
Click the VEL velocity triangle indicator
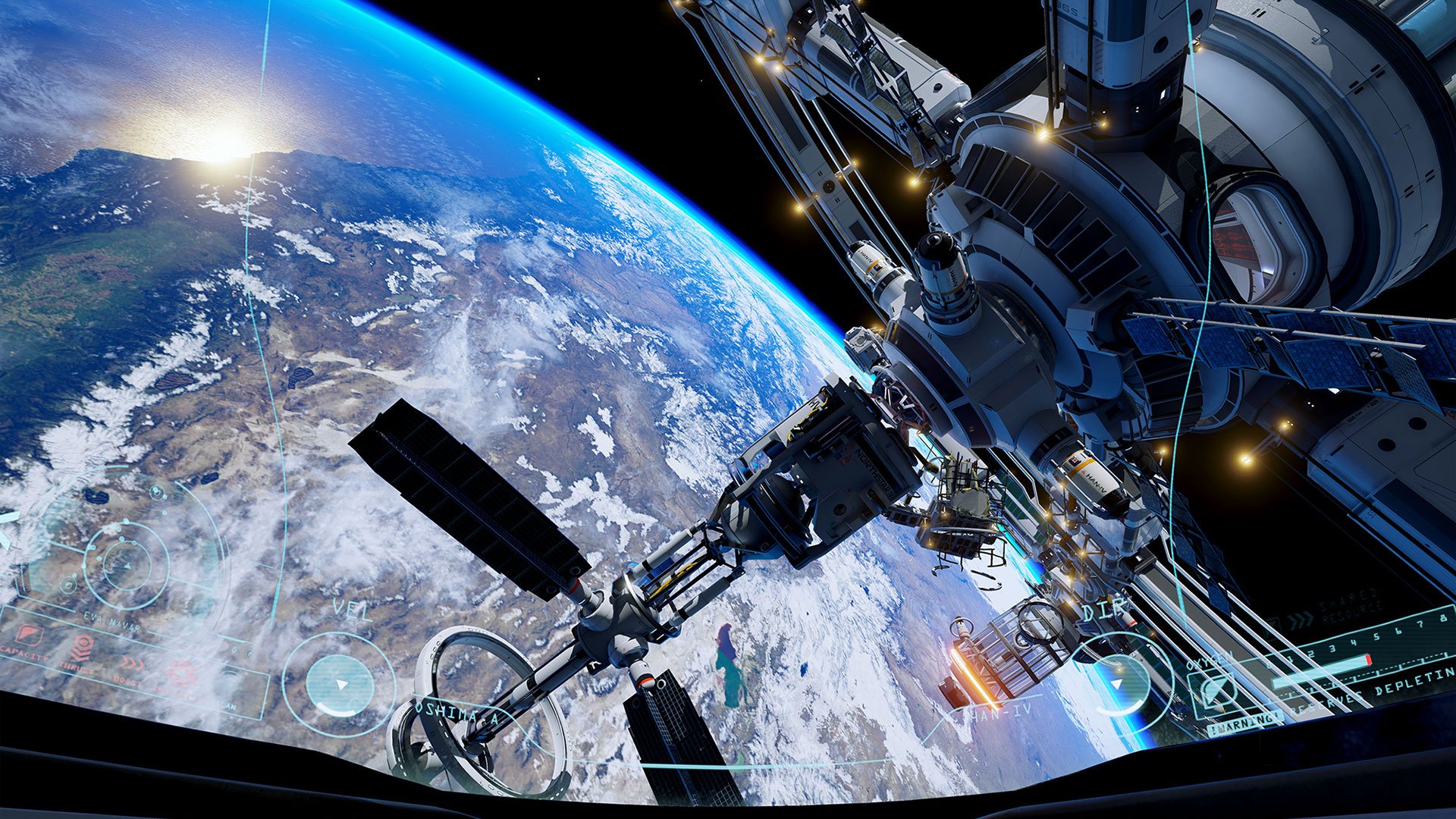click(341, 684)
